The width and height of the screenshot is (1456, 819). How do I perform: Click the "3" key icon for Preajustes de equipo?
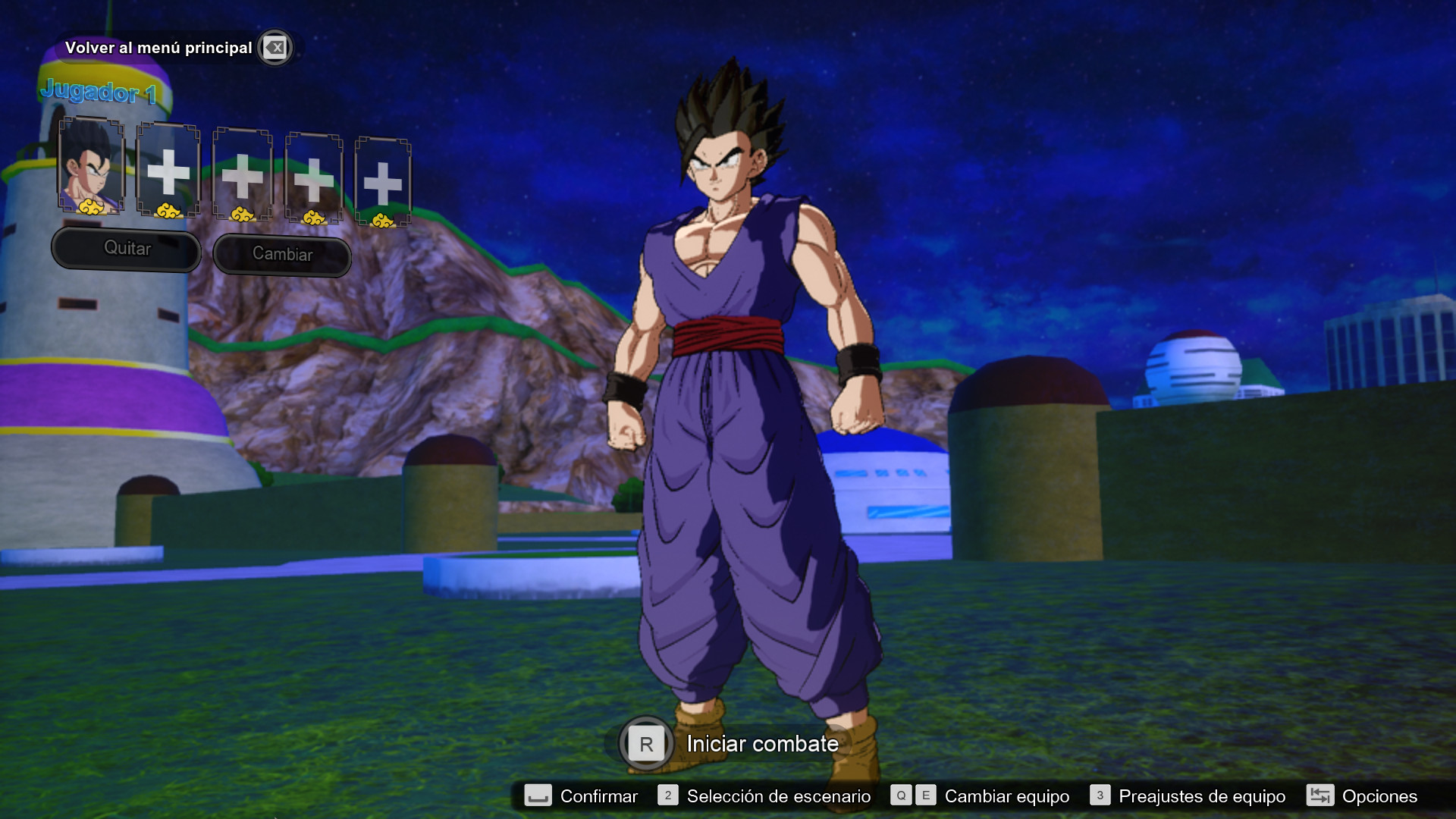pyautogui.click(x=1099, y=796)
